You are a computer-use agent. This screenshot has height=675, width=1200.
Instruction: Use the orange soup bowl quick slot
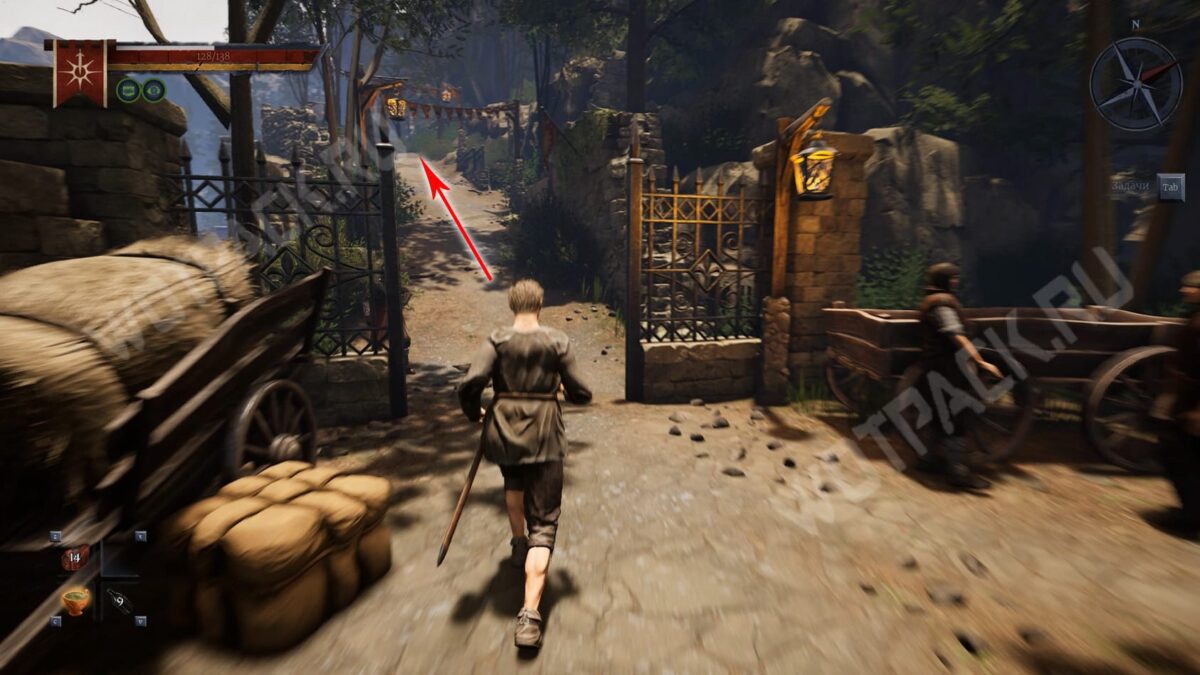point(75,600)
